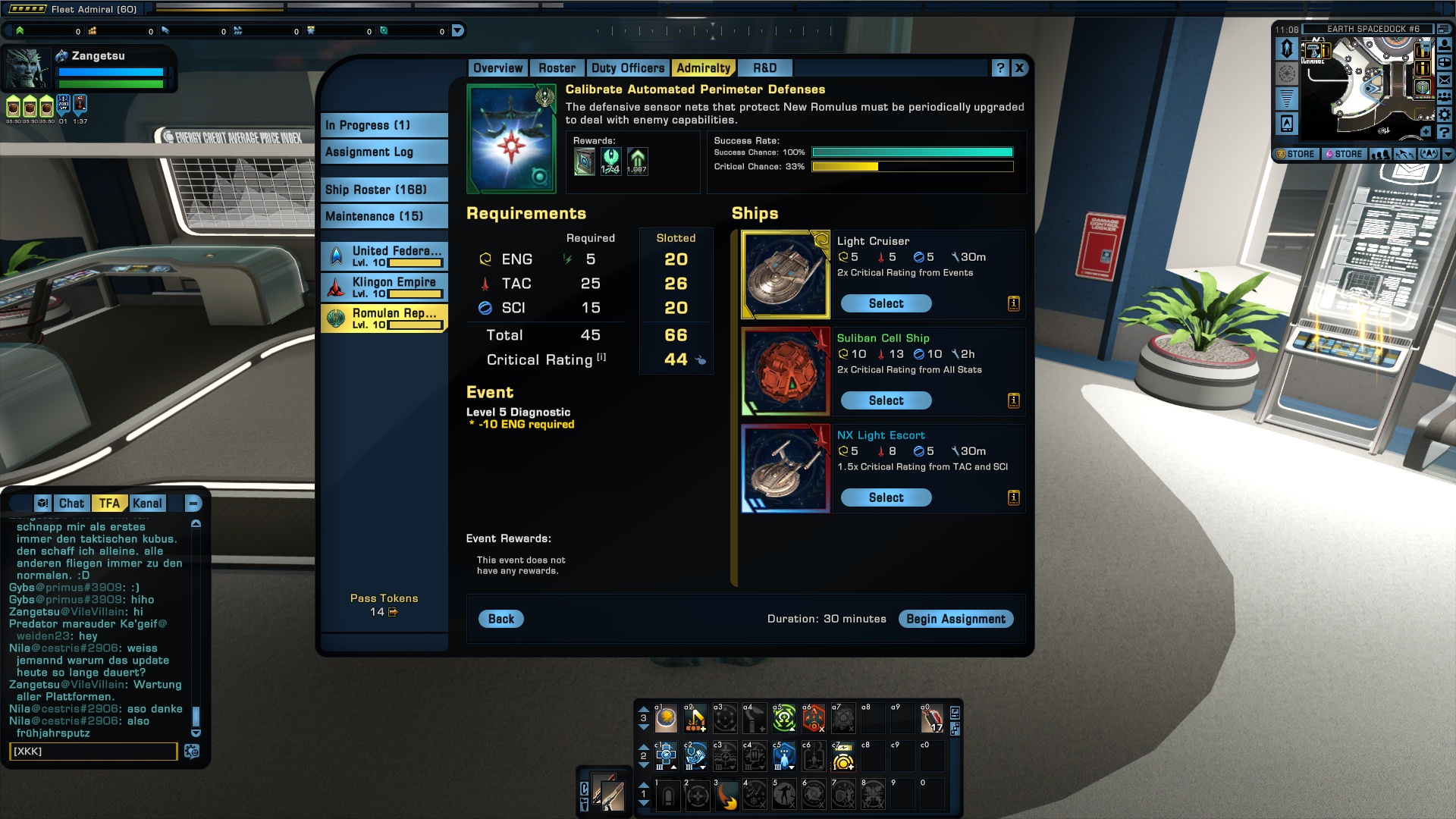This screenshot has height=819, width=1456.
Task: Show In Progress assignments
Action: pos(384,125)
